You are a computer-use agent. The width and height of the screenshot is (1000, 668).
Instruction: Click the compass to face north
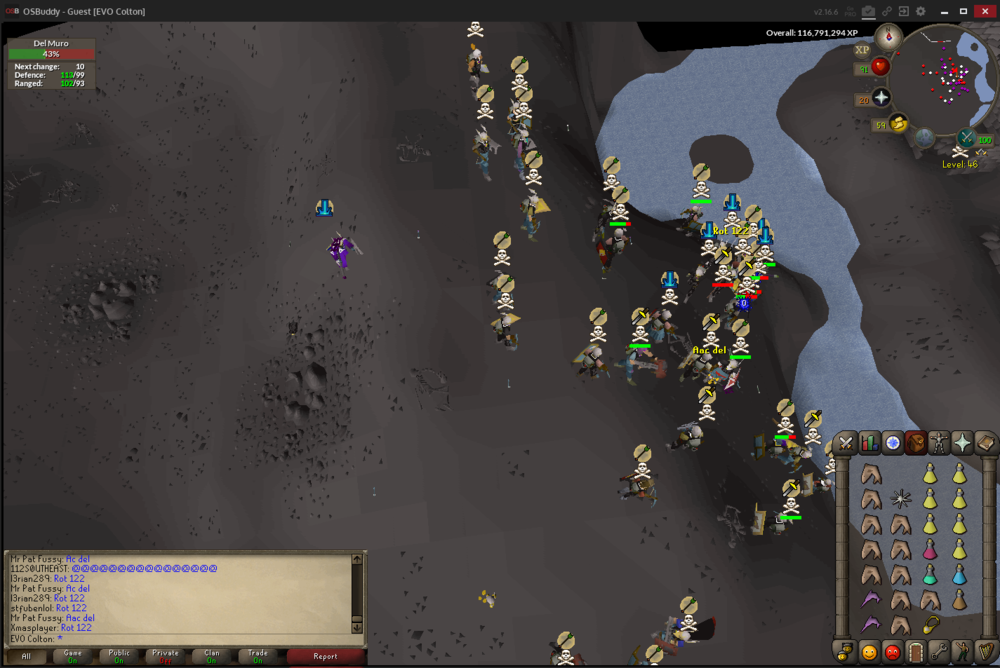click(x=888, y=38)
